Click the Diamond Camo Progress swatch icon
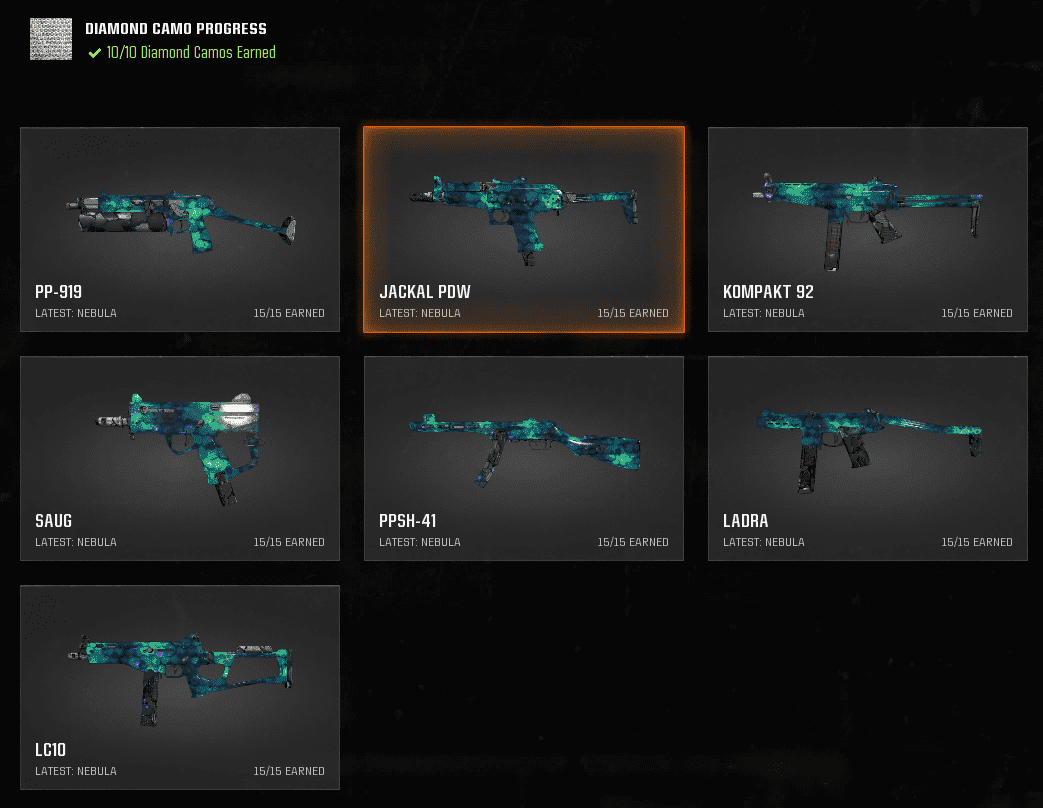The width and height of the screenshot is (1043, 808). coord(51,39)
